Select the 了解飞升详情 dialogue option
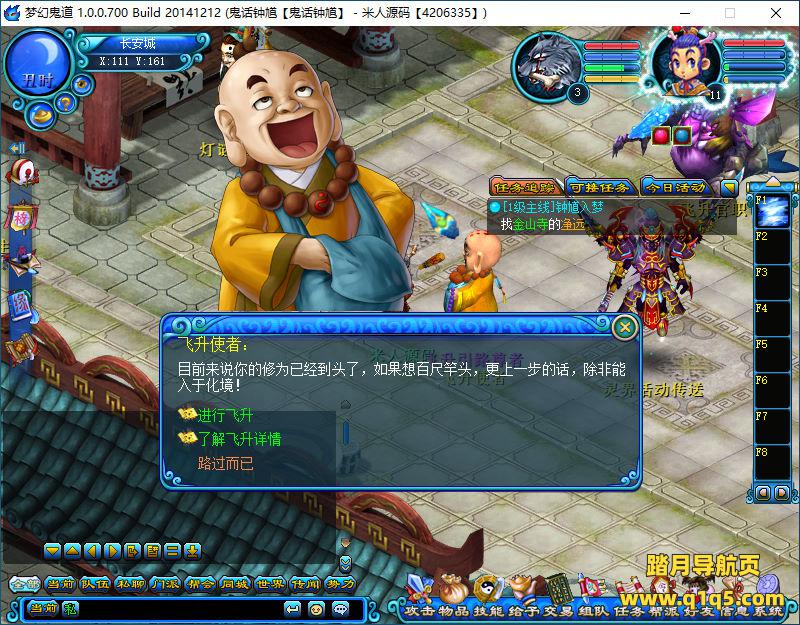 point(238,439)
